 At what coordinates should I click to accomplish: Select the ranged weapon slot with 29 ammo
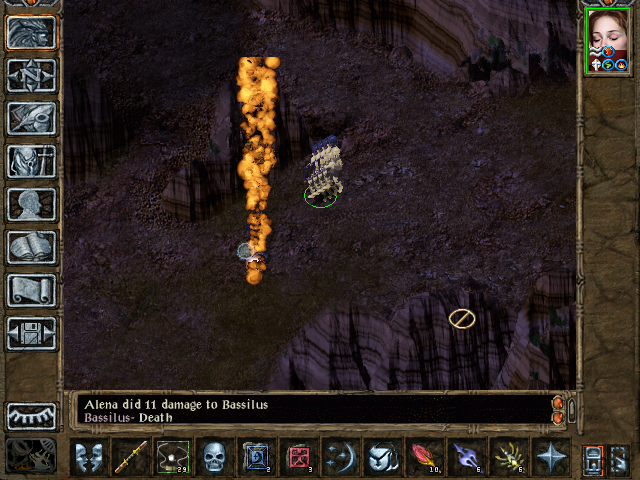click(173, 457)
